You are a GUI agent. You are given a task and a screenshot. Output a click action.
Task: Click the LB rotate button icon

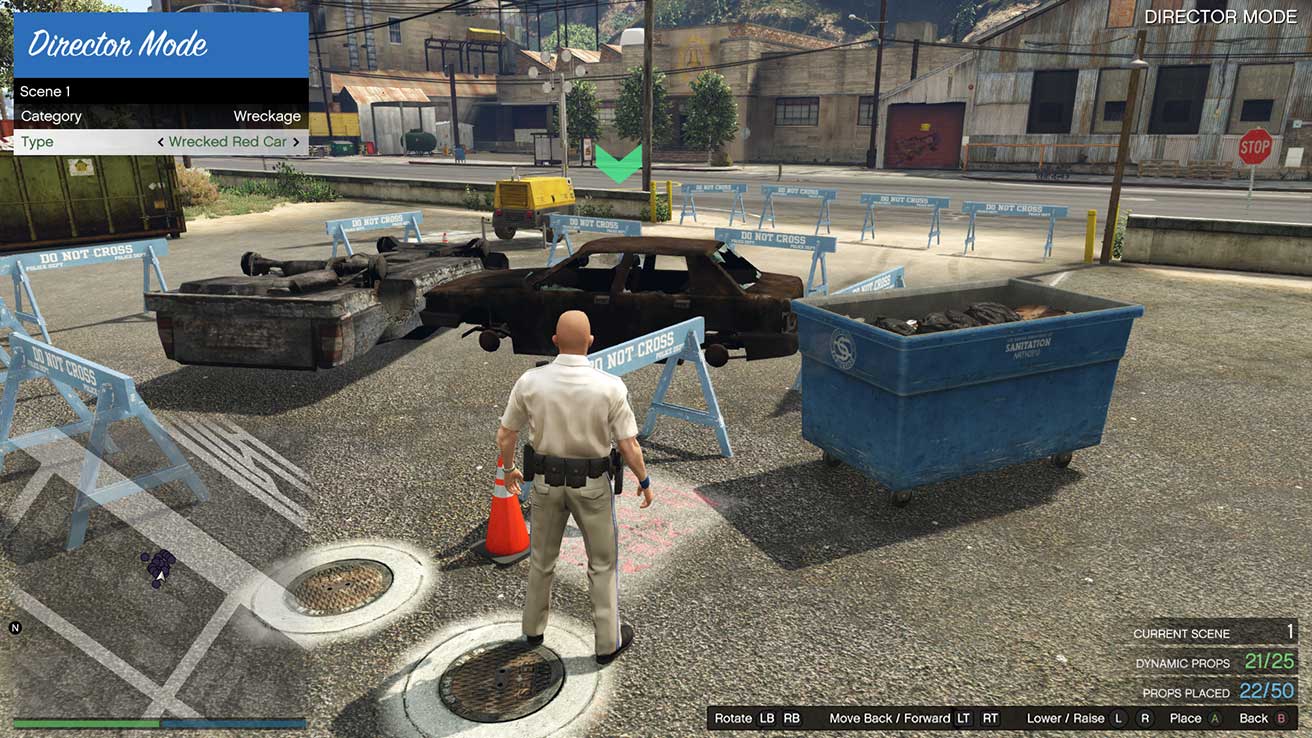[765, 718]
